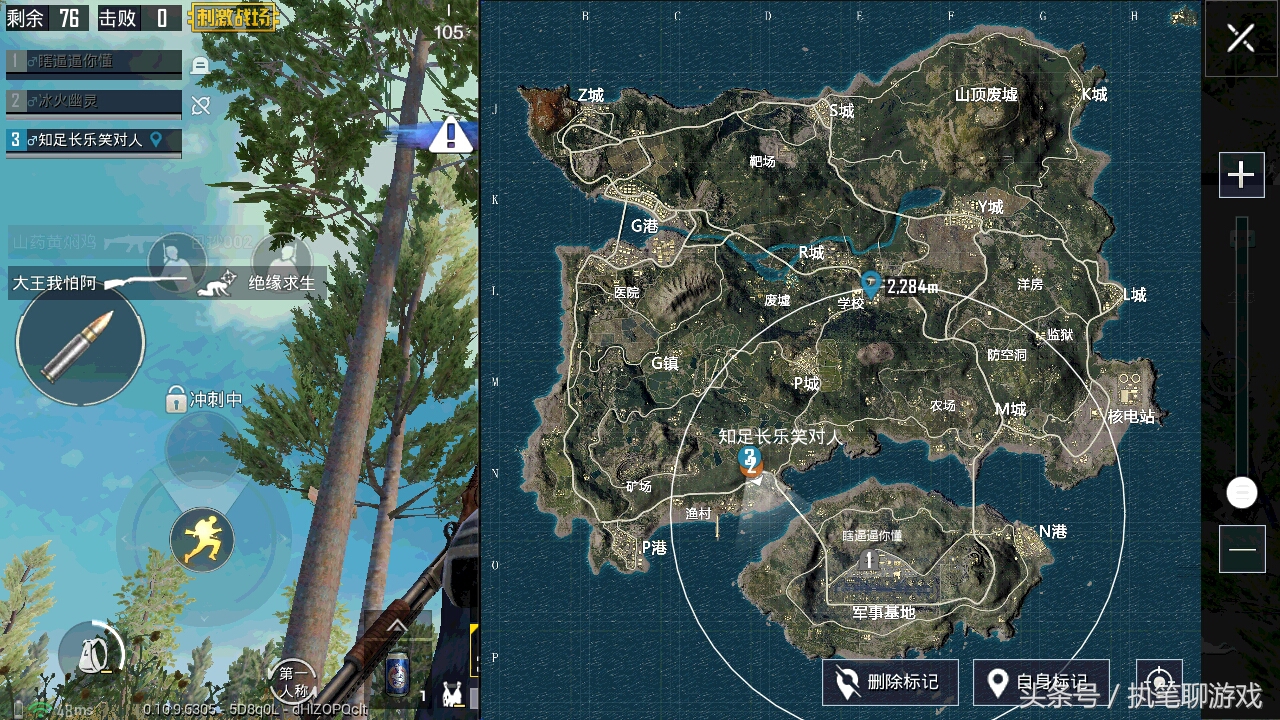Toggle the microphone icon beside the teammate list

pos(200,66)
